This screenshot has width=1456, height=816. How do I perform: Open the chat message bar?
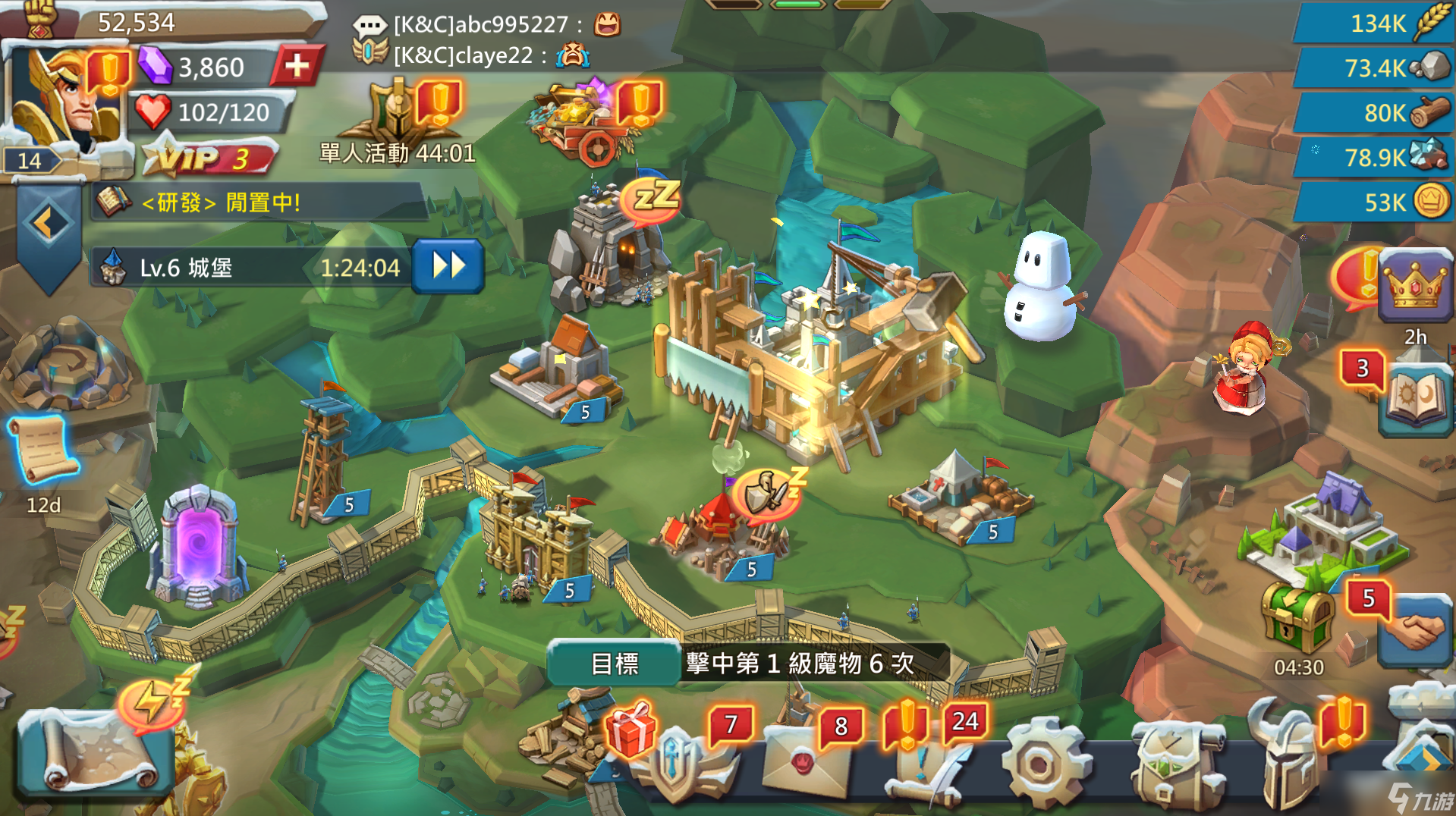486,39
